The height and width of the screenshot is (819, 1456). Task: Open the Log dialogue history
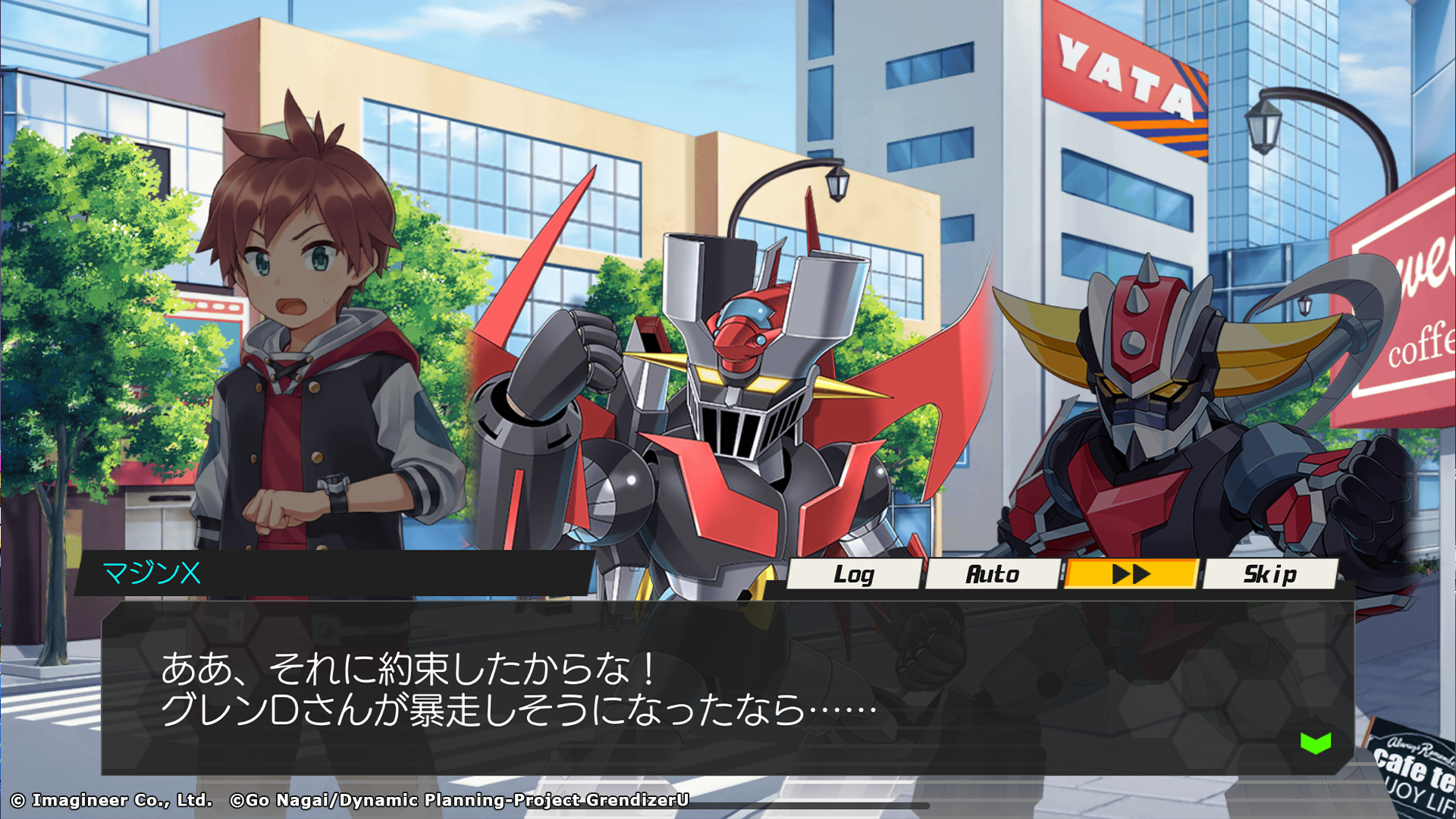(853, 575)
